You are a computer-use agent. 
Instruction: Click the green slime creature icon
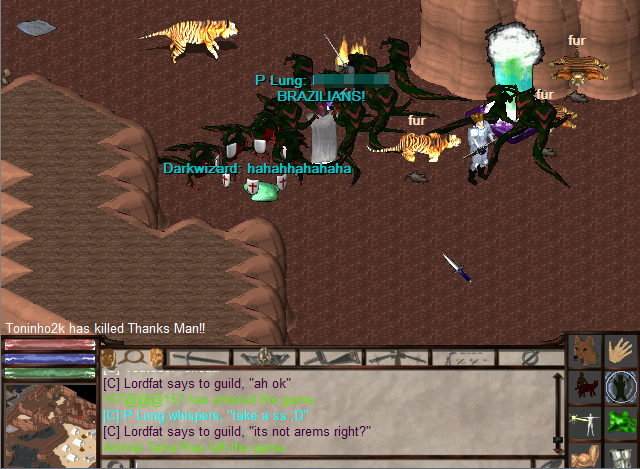coord(622,422)
